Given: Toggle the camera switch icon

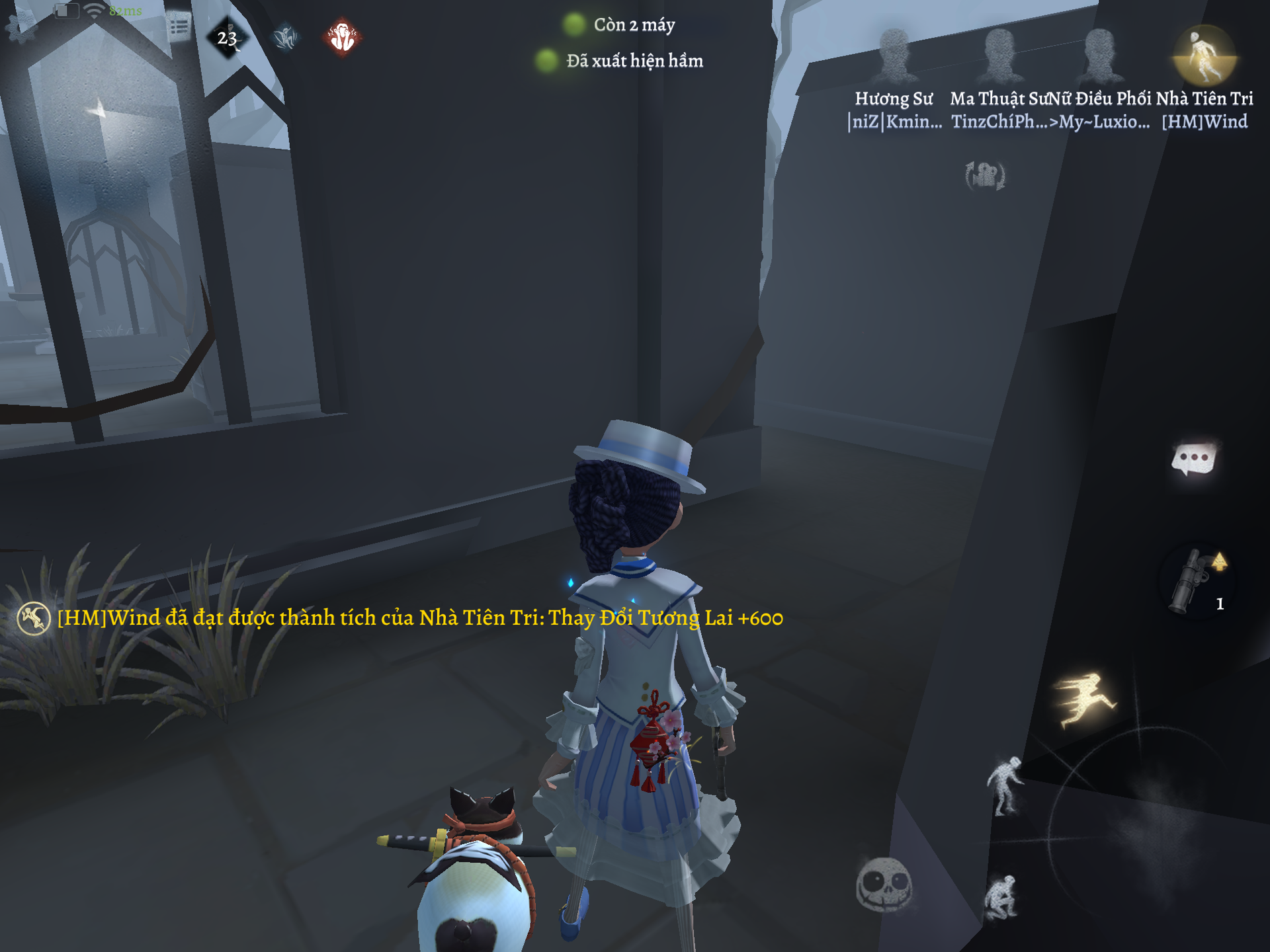Looking at the screenshot, I should point(985,176).
